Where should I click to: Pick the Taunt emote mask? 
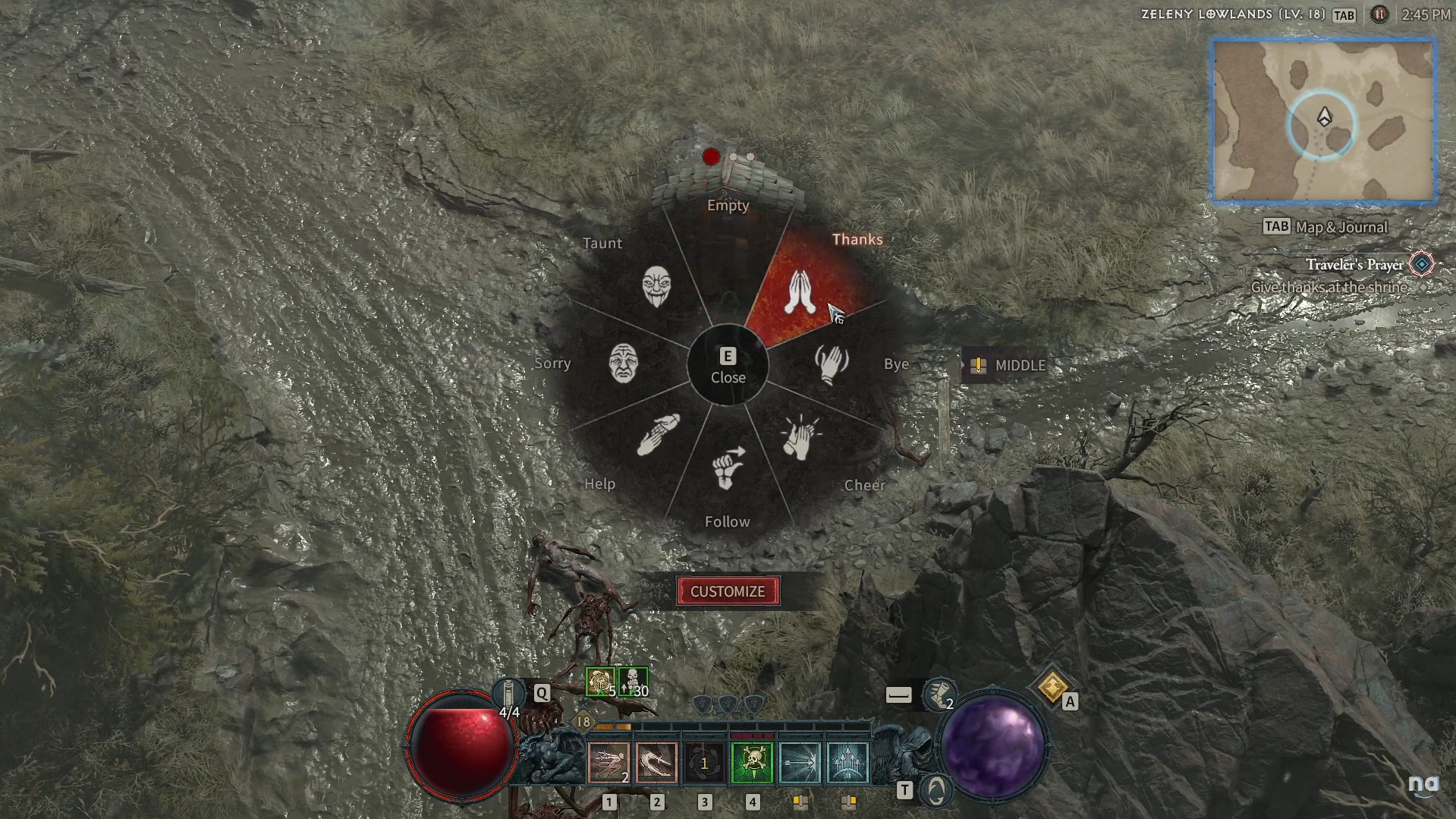(x=656, y=286)
